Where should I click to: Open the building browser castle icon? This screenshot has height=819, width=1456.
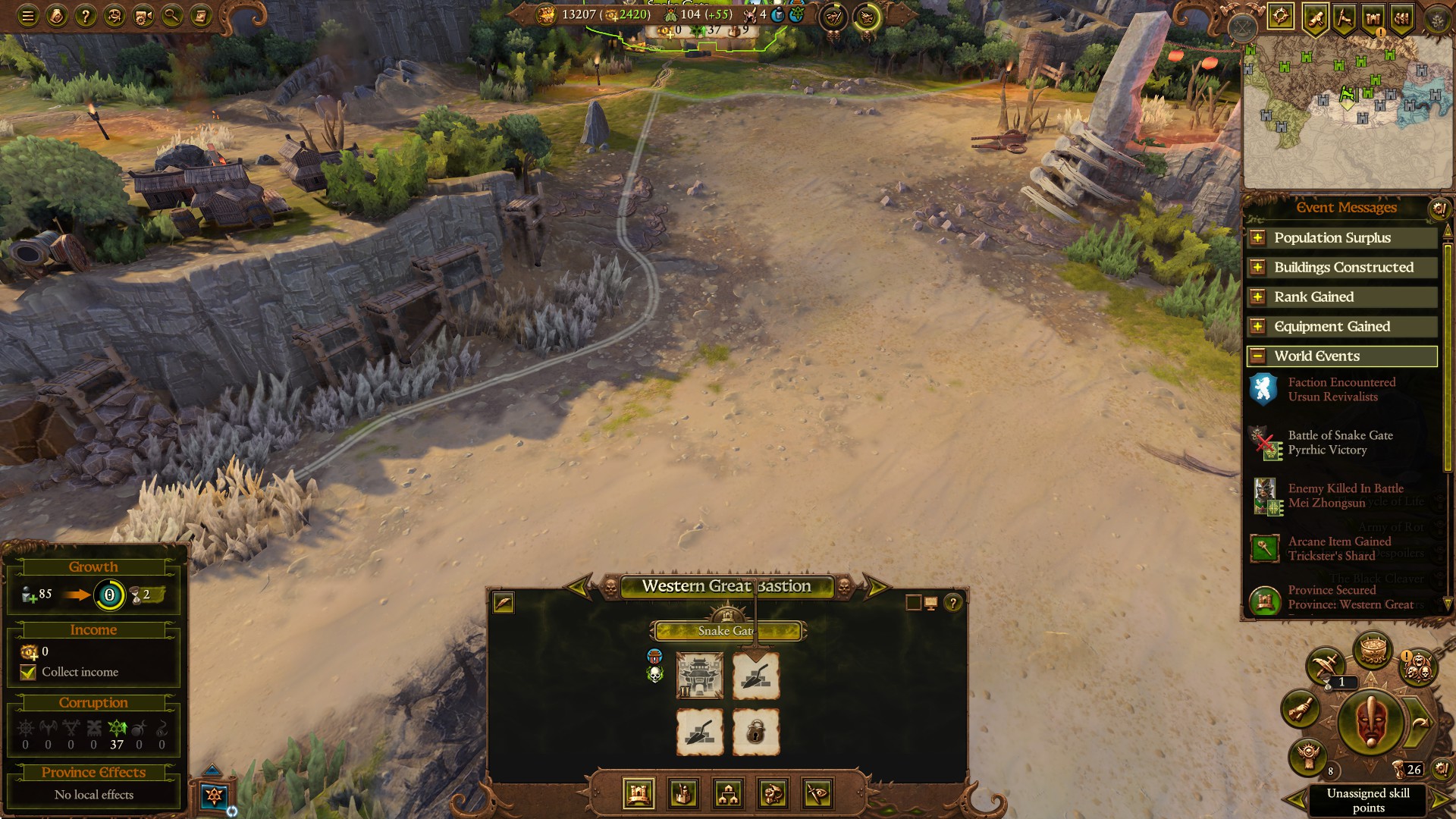tap(637, 795)
